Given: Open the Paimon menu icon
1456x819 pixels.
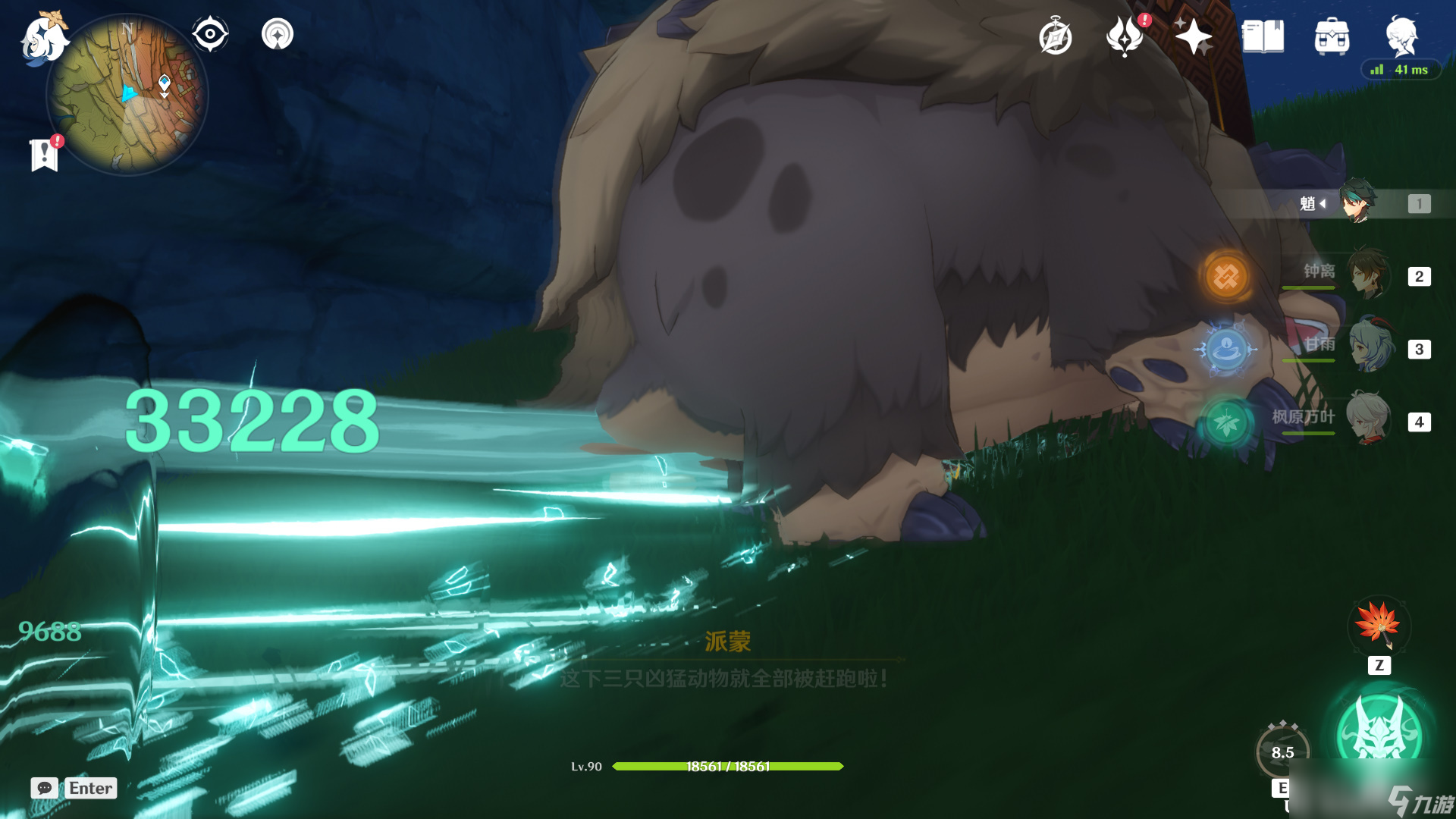Looking at the screenshot, I should pos(44,38).
